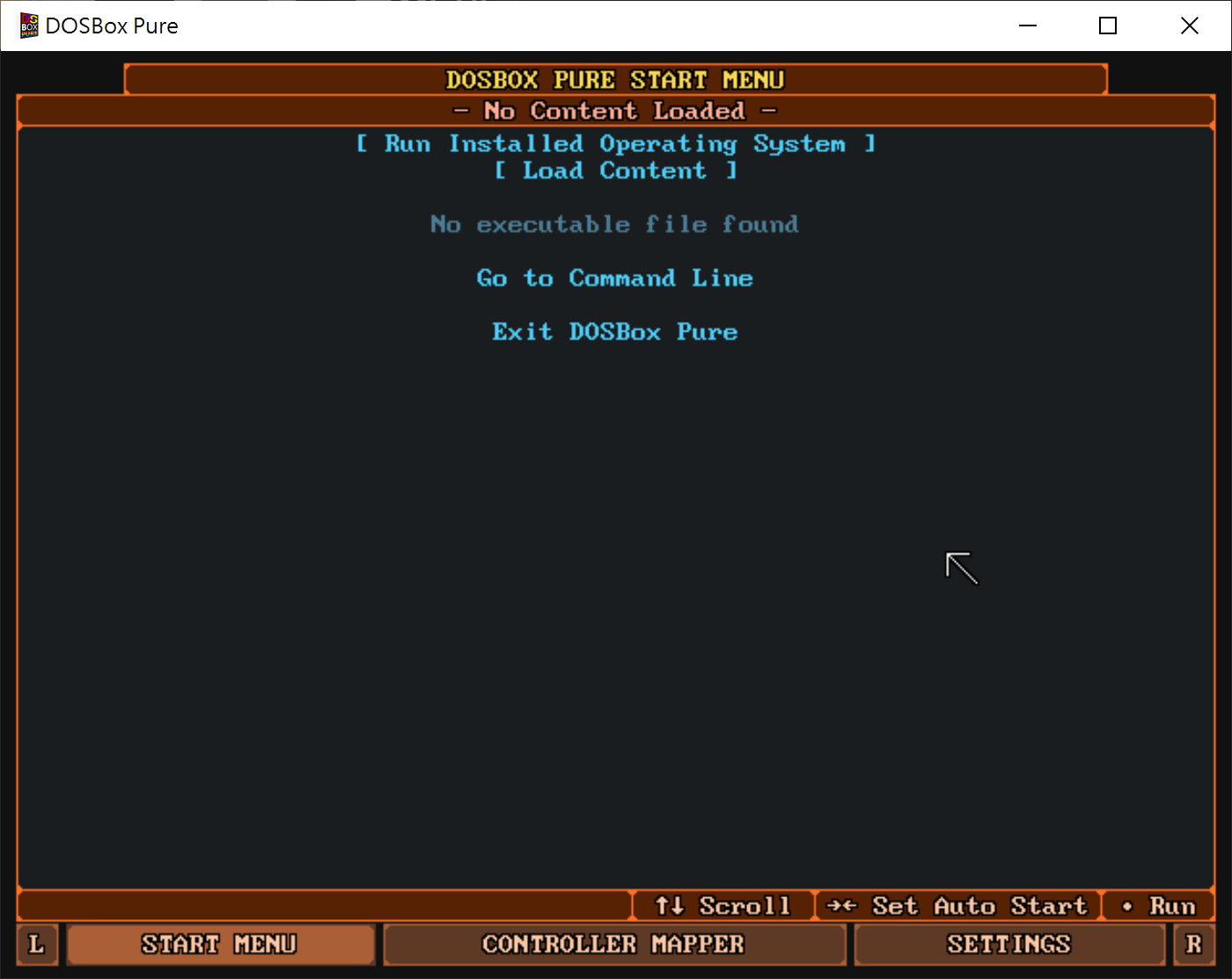Click the dot icon beside Run
Image resolution: width=1232 pixels, height=979 pixels.
coord(1129,906)
